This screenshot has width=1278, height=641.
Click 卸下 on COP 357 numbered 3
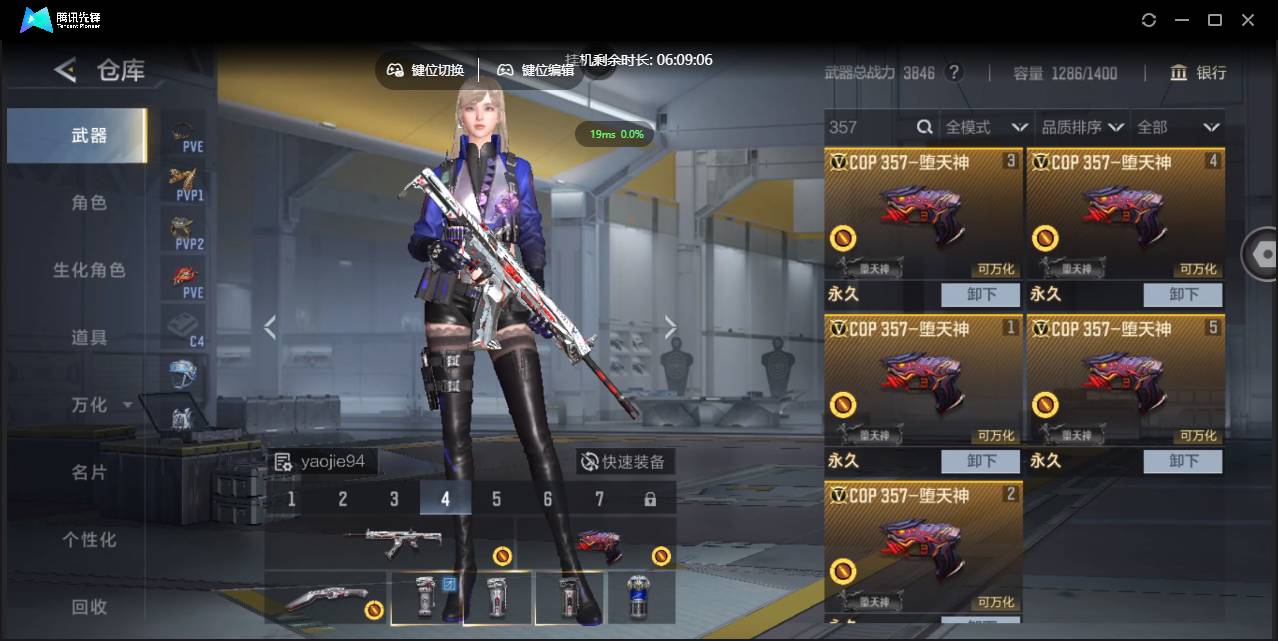tap(980, 294)
